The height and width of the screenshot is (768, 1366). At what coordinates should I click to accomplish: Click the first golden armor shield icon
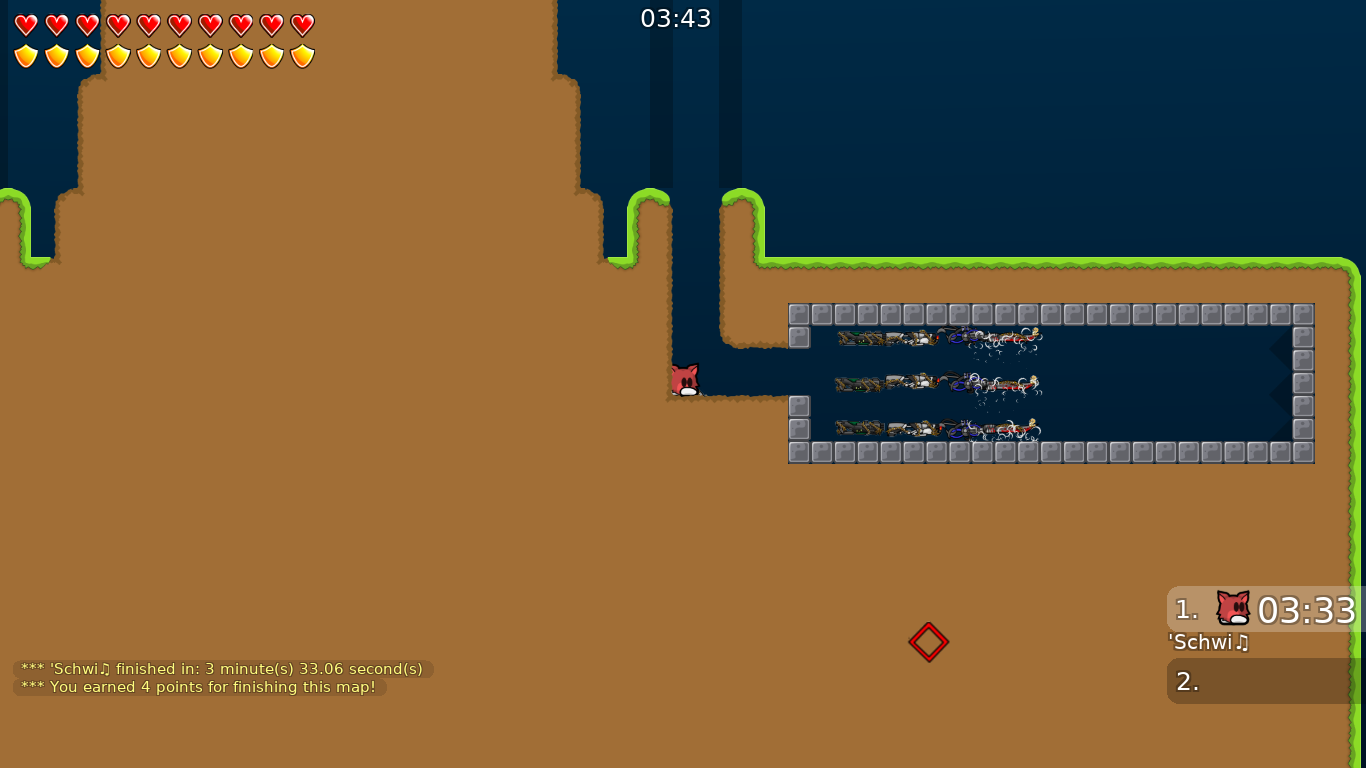point(24,55)
